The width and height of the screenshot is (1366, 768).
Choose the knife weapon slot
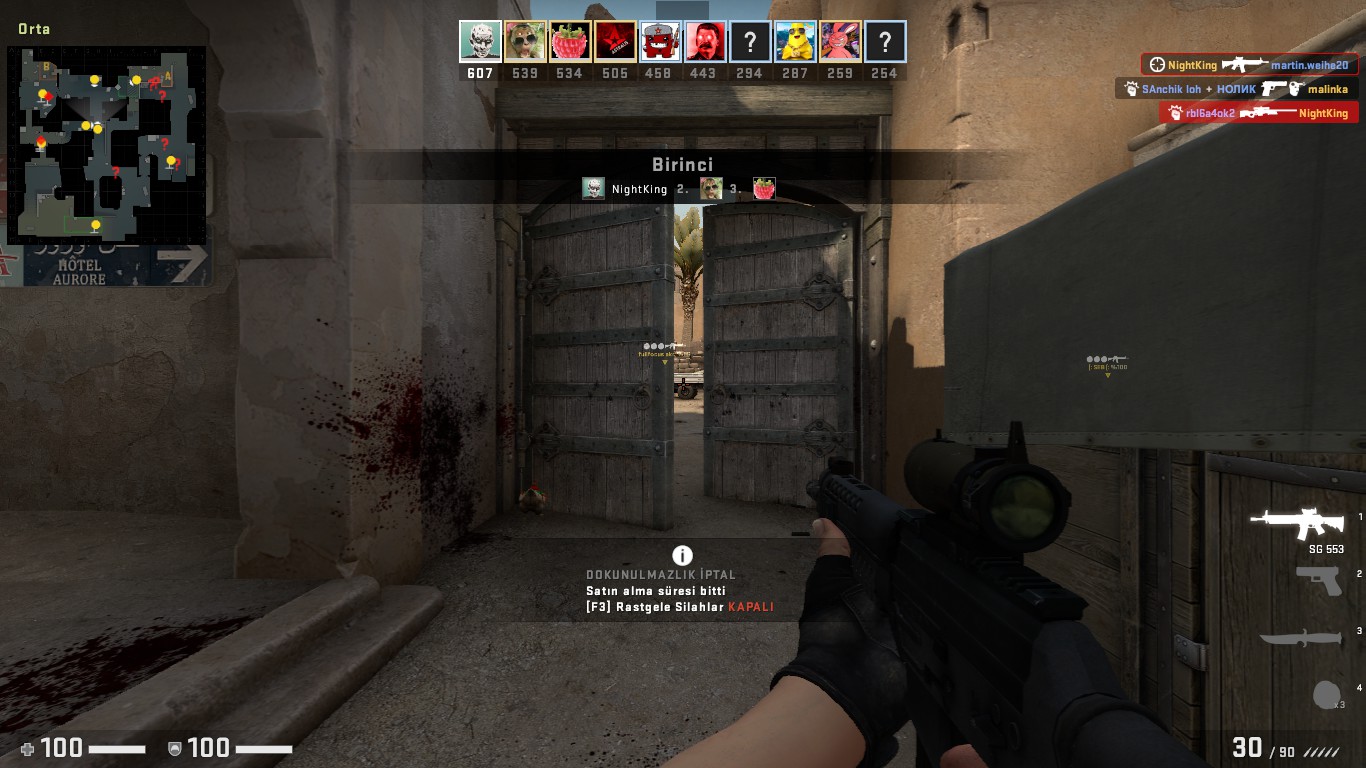tap(1300, 638)
